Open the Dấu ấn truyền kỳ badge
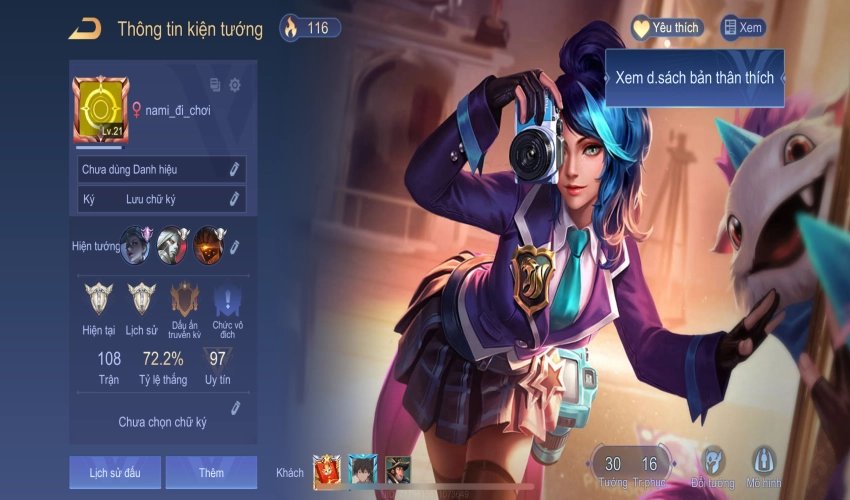This screenshot has width=850, height=500. (185, 300)
